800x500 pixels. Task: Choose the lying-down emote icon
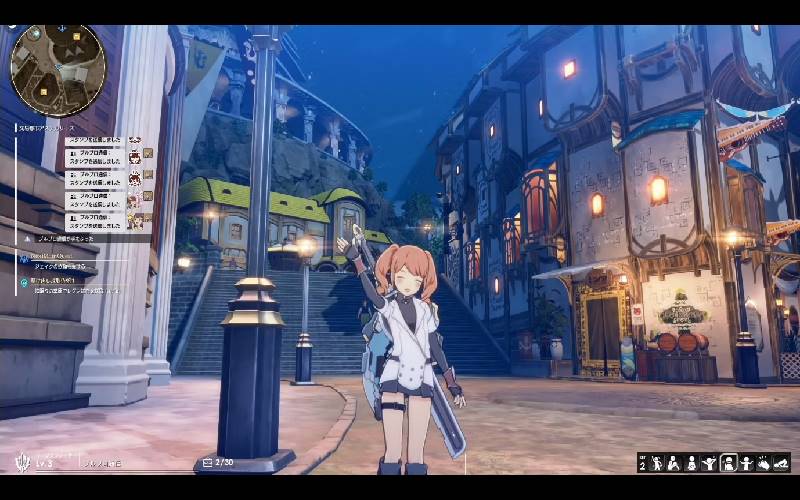point(782,463)
